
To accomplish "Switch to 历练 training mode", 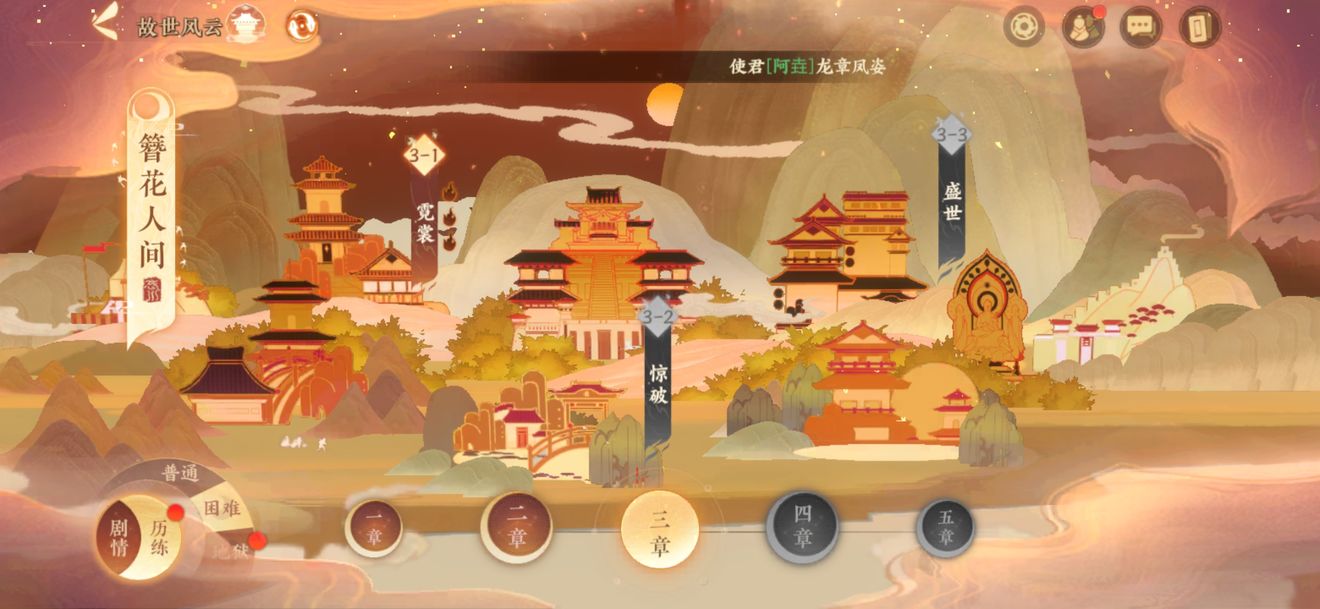I will pos(159,537).
